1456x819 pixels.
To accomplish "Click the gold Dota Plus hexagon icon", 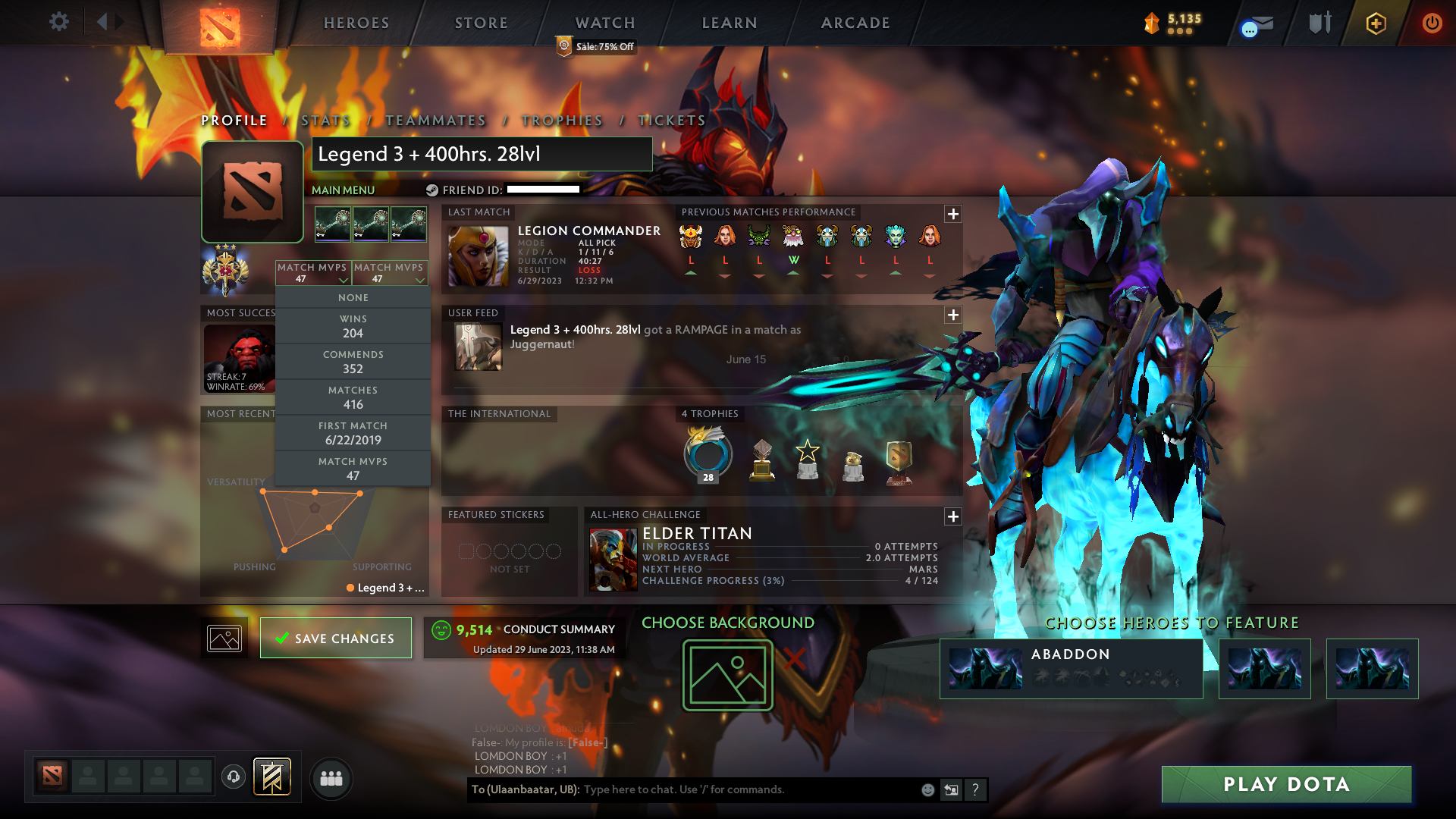I will (x=1375, y=23).
